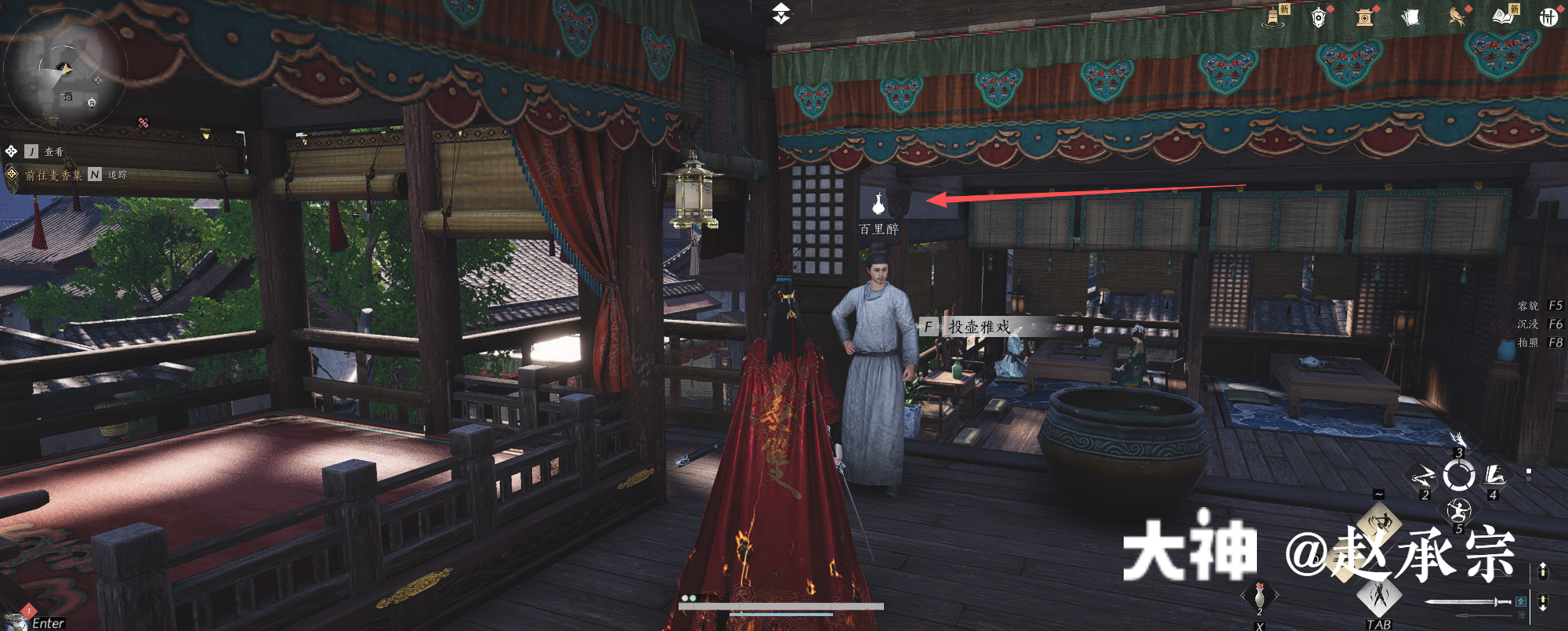Expand the double-chevron dropdown at top center
This screenshot has width=1568, height=631.
click(781, 13)
